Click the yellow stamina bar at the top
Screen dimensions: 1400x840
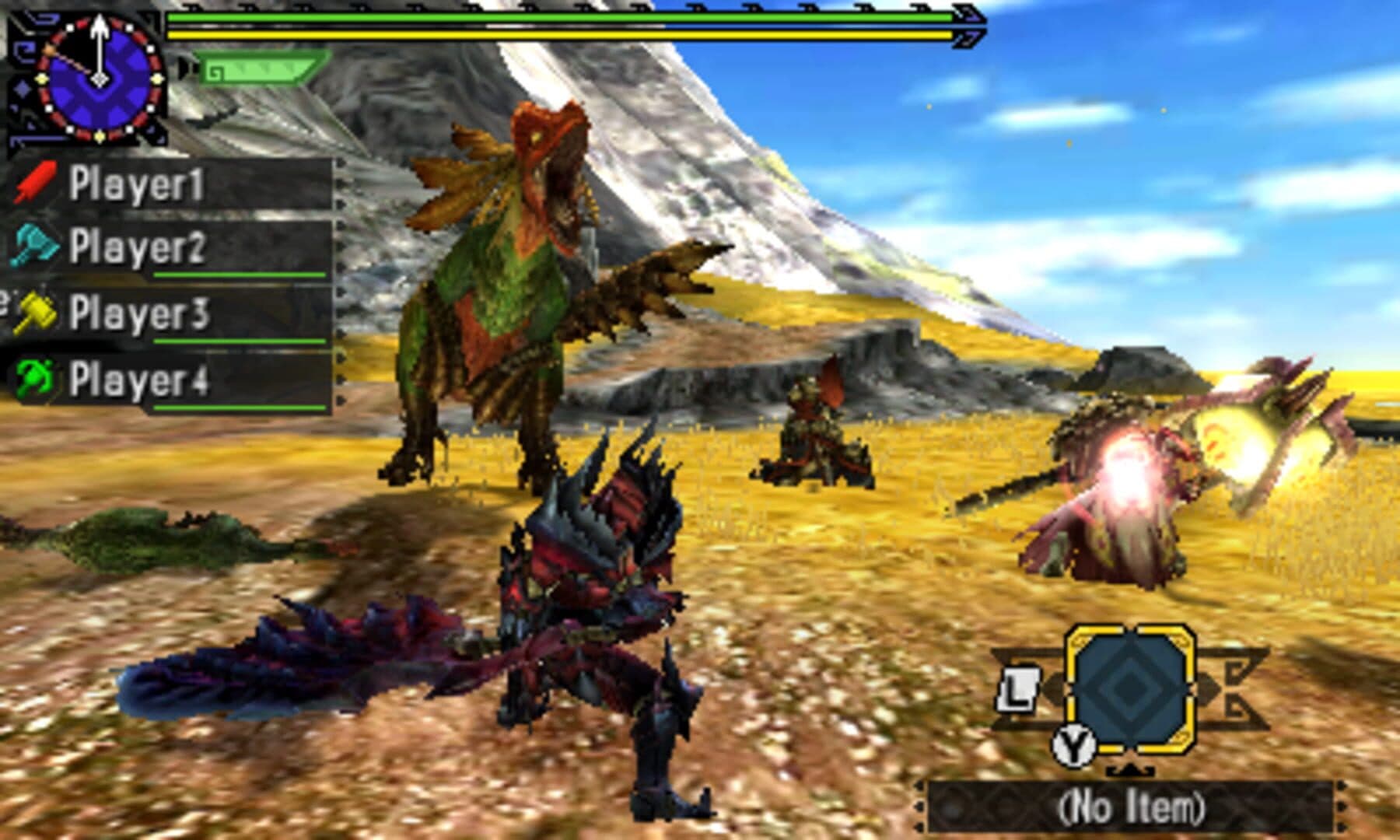(x=560, y=37)
